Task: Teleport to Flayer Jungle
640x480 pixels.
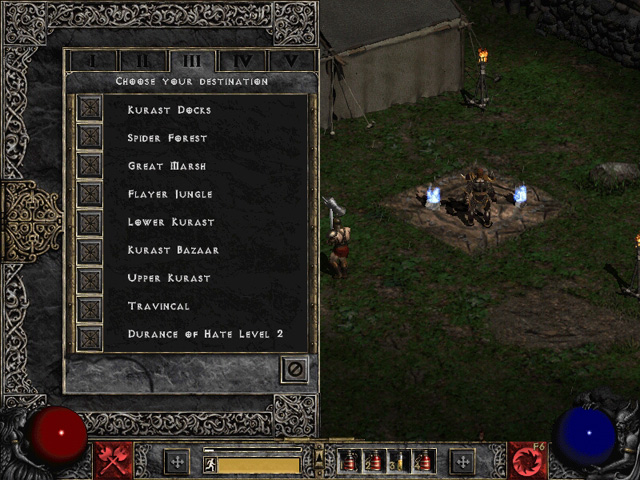Action: (91, 193)
